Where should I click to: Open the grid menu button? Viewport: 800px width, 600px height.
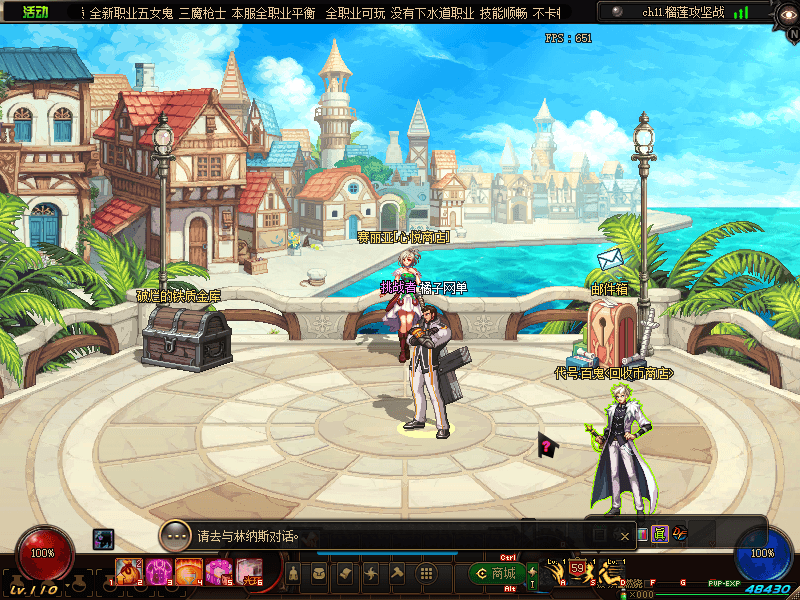[x=426, y=574]
